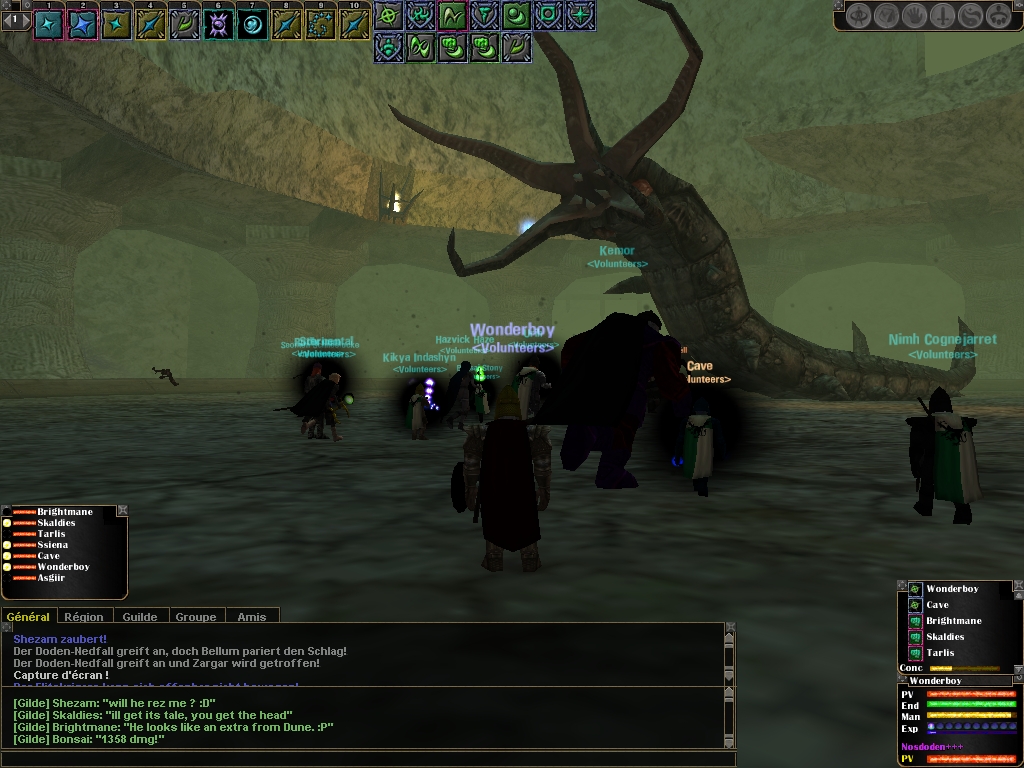
Task: Open the sword combat menu icon
Action: (x=943, y=16)
